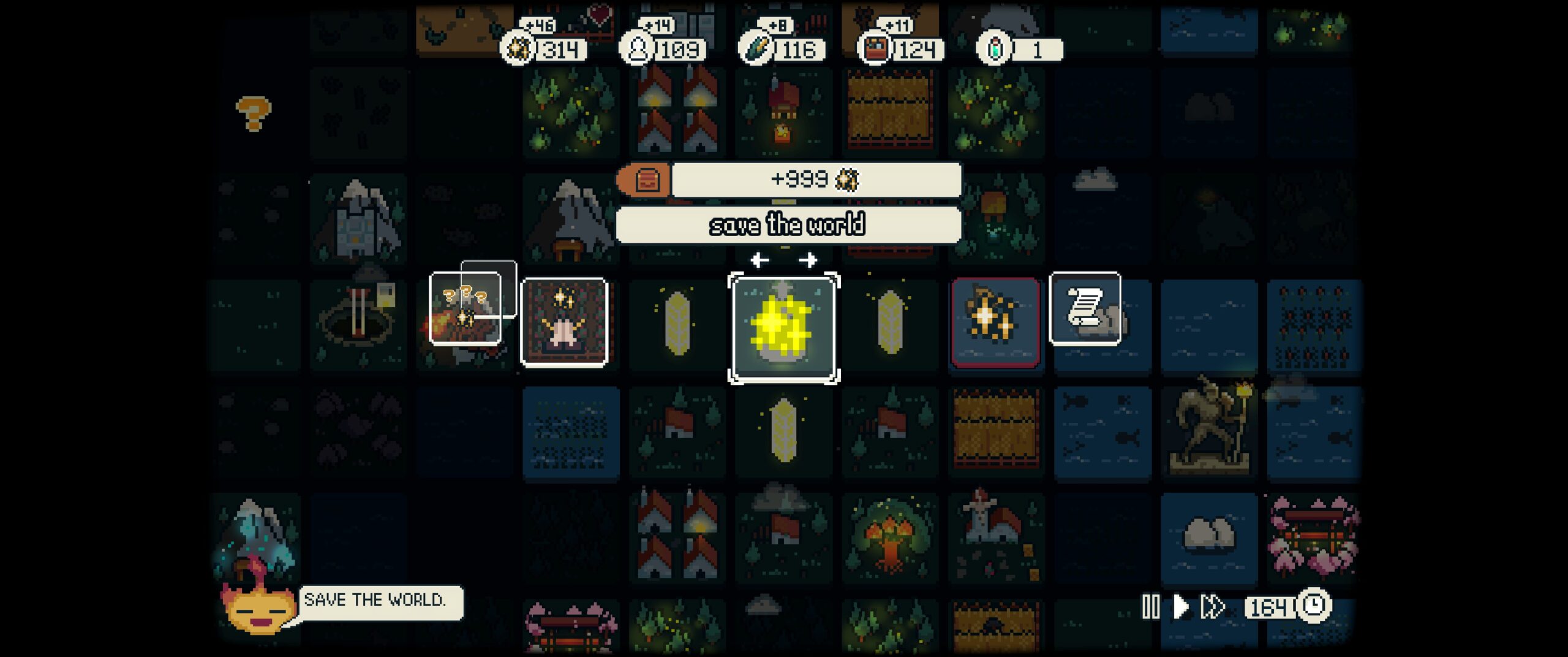Viewport: 1568px width, 657px height.
Task: Open the orange question mark help icon
Action: (x=253, y=113)
